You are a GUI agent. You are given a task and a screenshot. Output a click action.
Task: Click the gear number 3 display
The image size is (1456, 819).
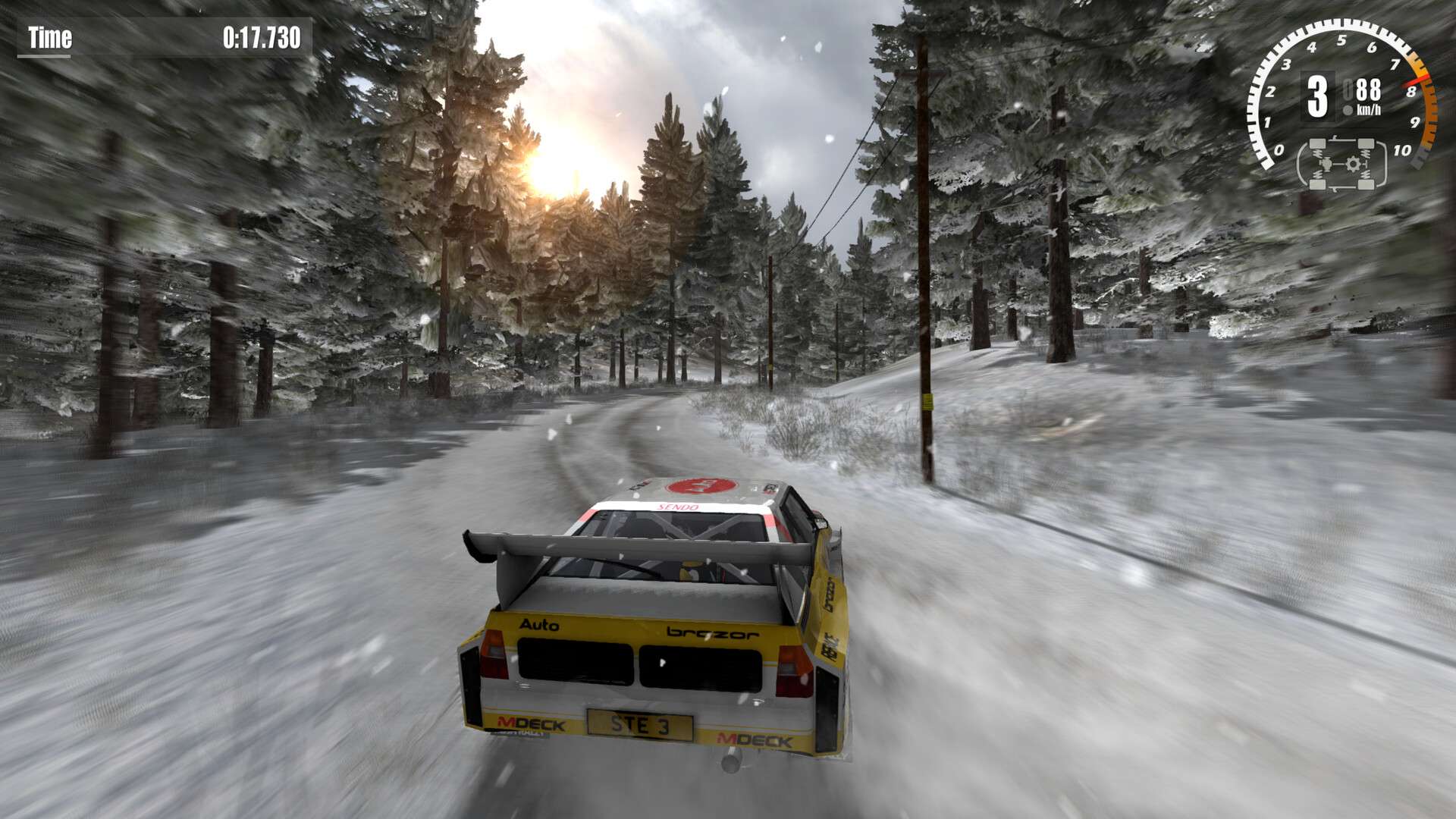[1318, 95]
